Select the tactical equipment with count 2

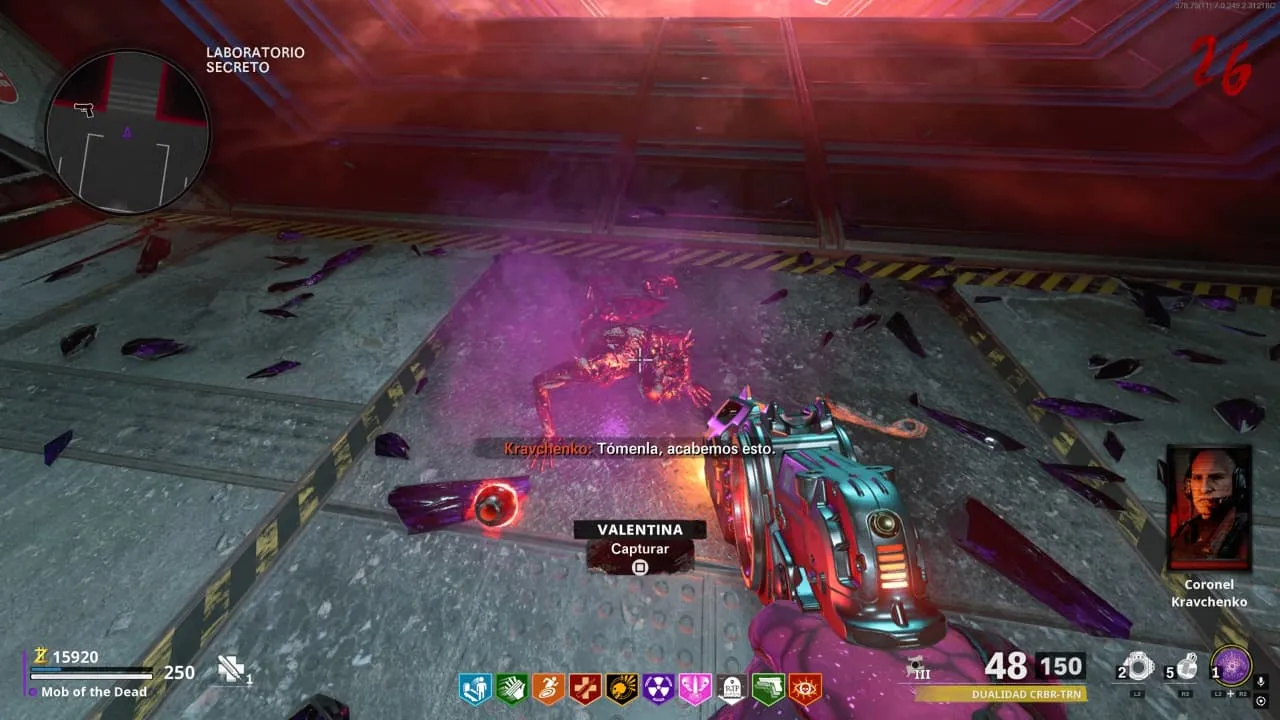click(x=1138, y=667)
